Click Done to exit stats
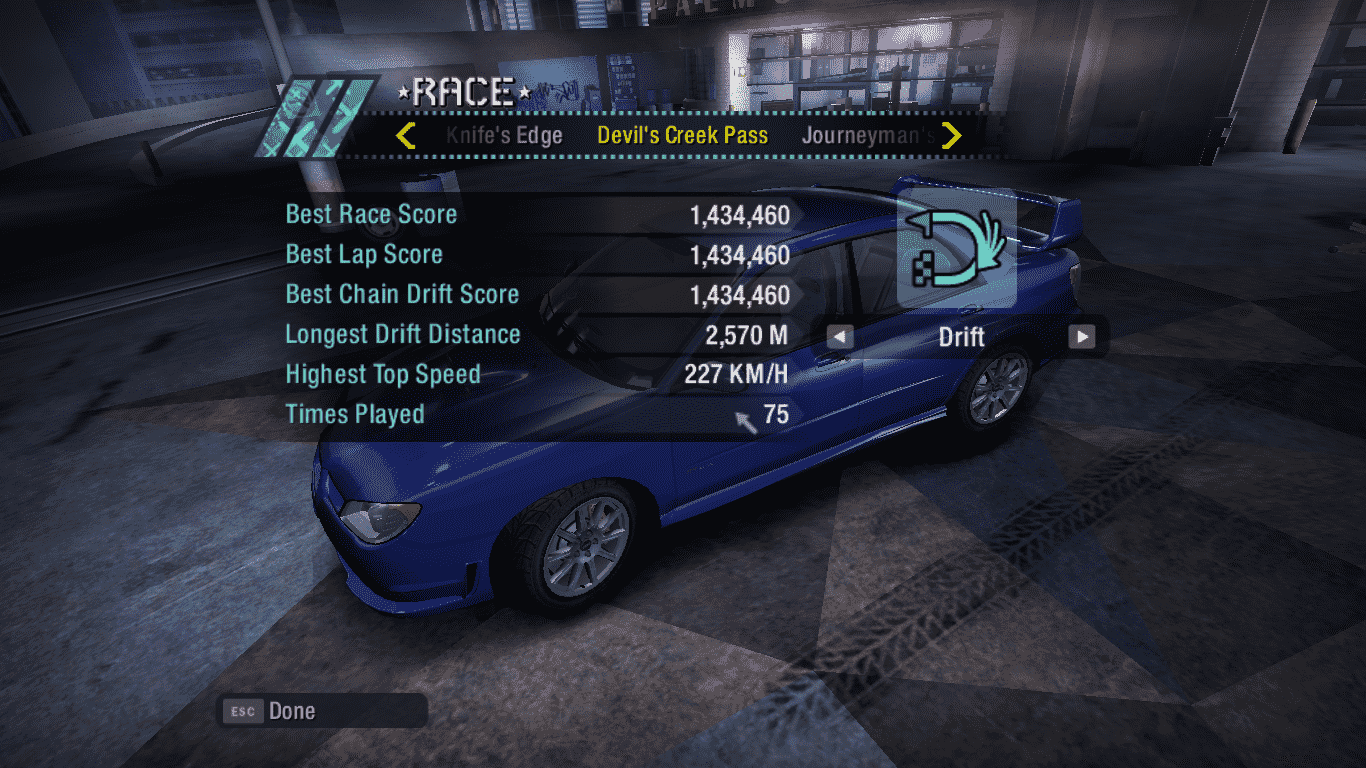This screenshot has width=1366, height=768. point(291,711)
